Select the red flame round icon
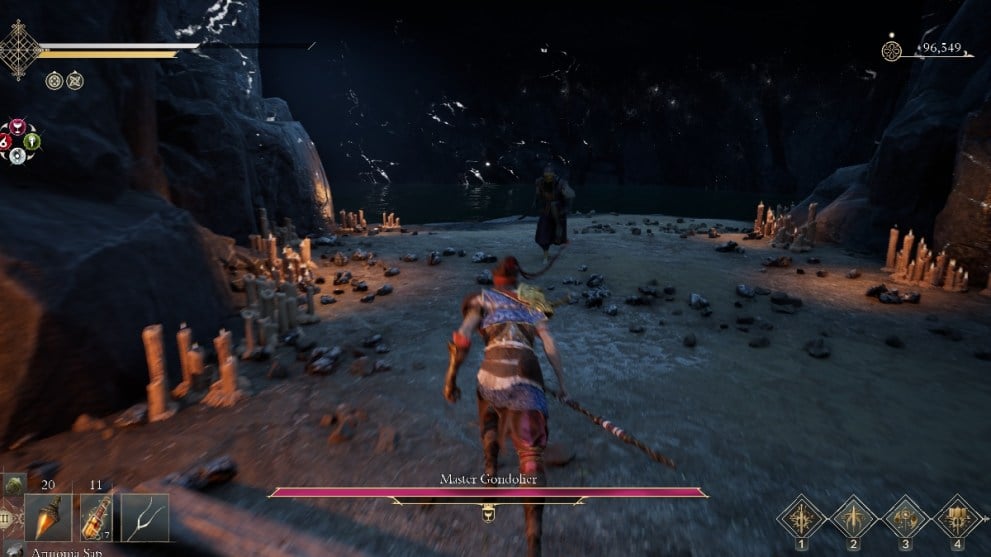 click(x=3, y=142)
